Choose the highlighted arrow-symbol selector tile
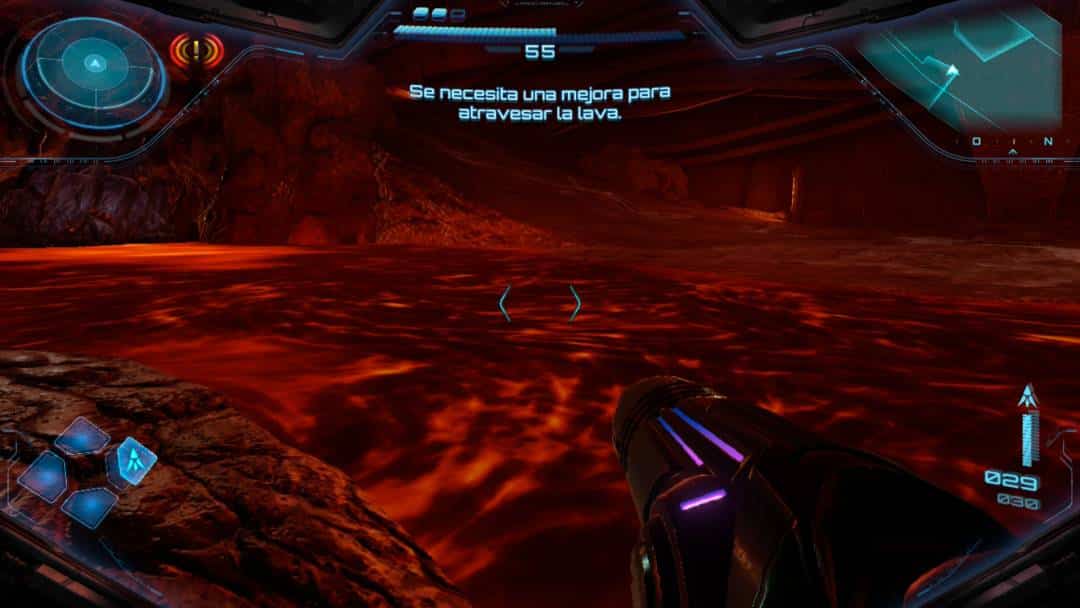 136,460
